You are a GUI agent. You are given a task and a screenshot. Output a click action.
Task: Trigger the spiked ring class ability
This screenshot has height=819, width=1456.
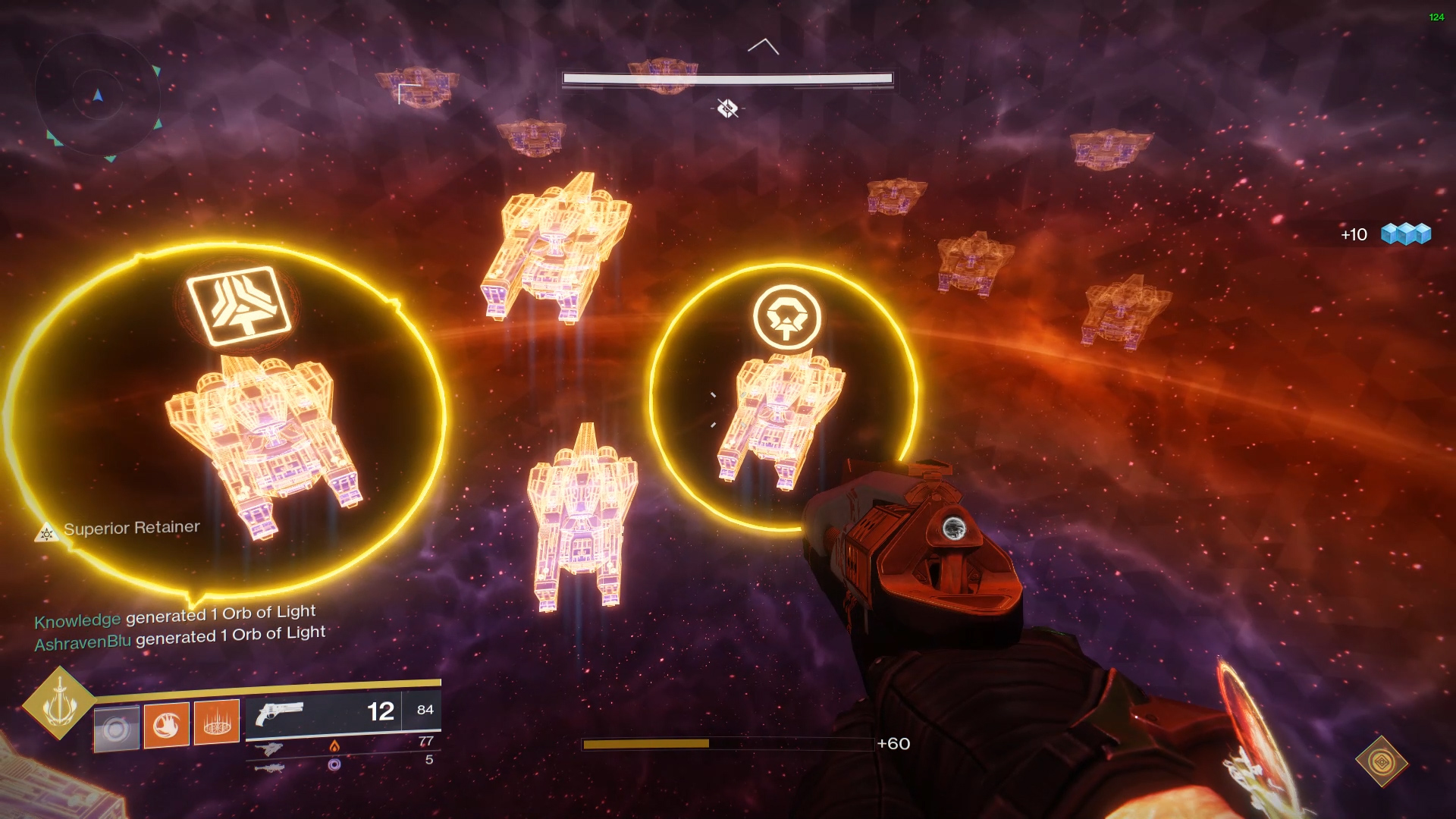pyautogui.click(x=217, y=722)
